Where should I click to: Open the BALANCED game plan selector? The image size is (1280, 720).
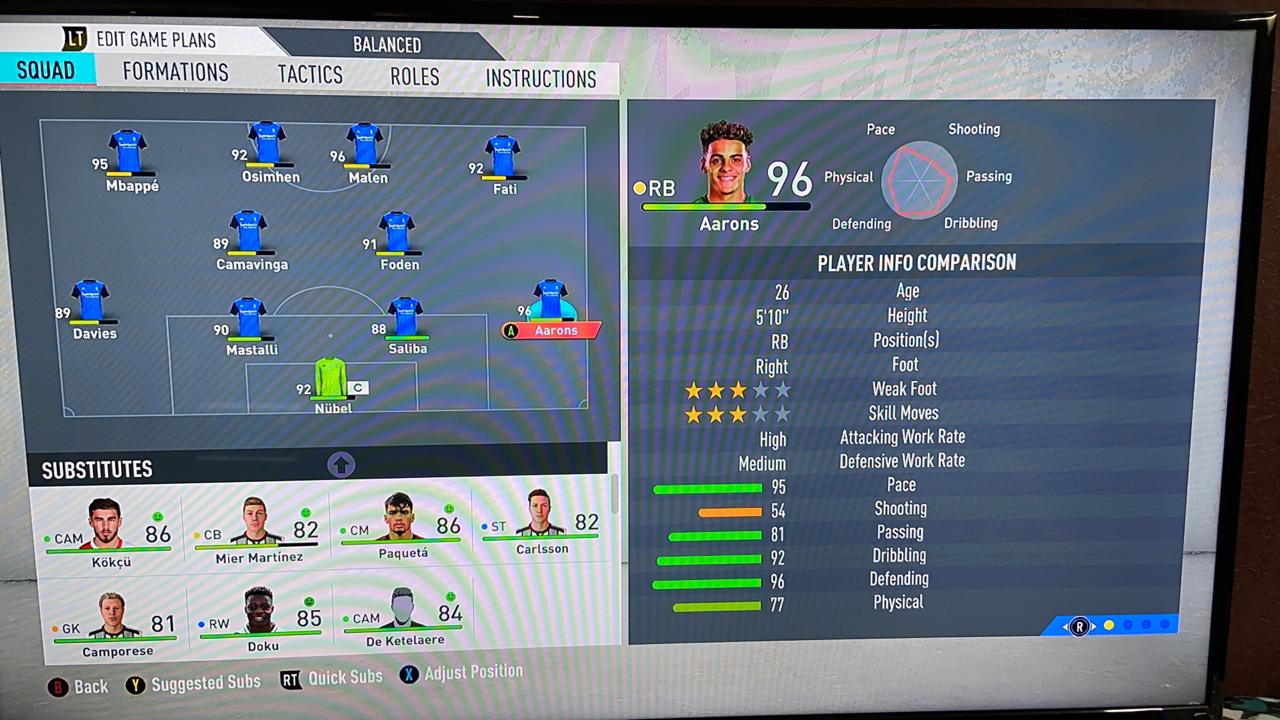(387, 45)
